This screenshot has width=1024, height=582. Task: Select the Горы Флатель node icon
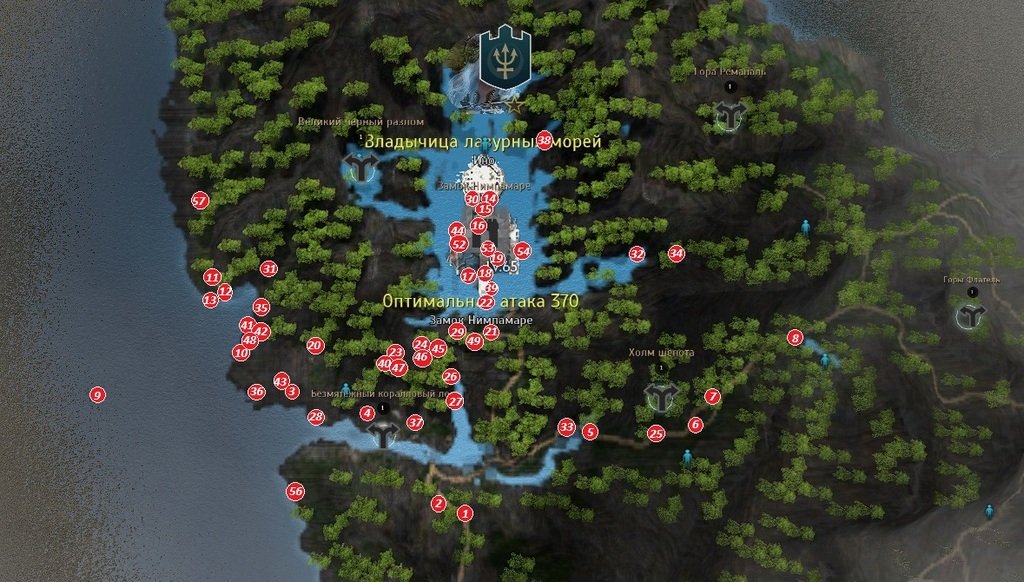(970, 318)
